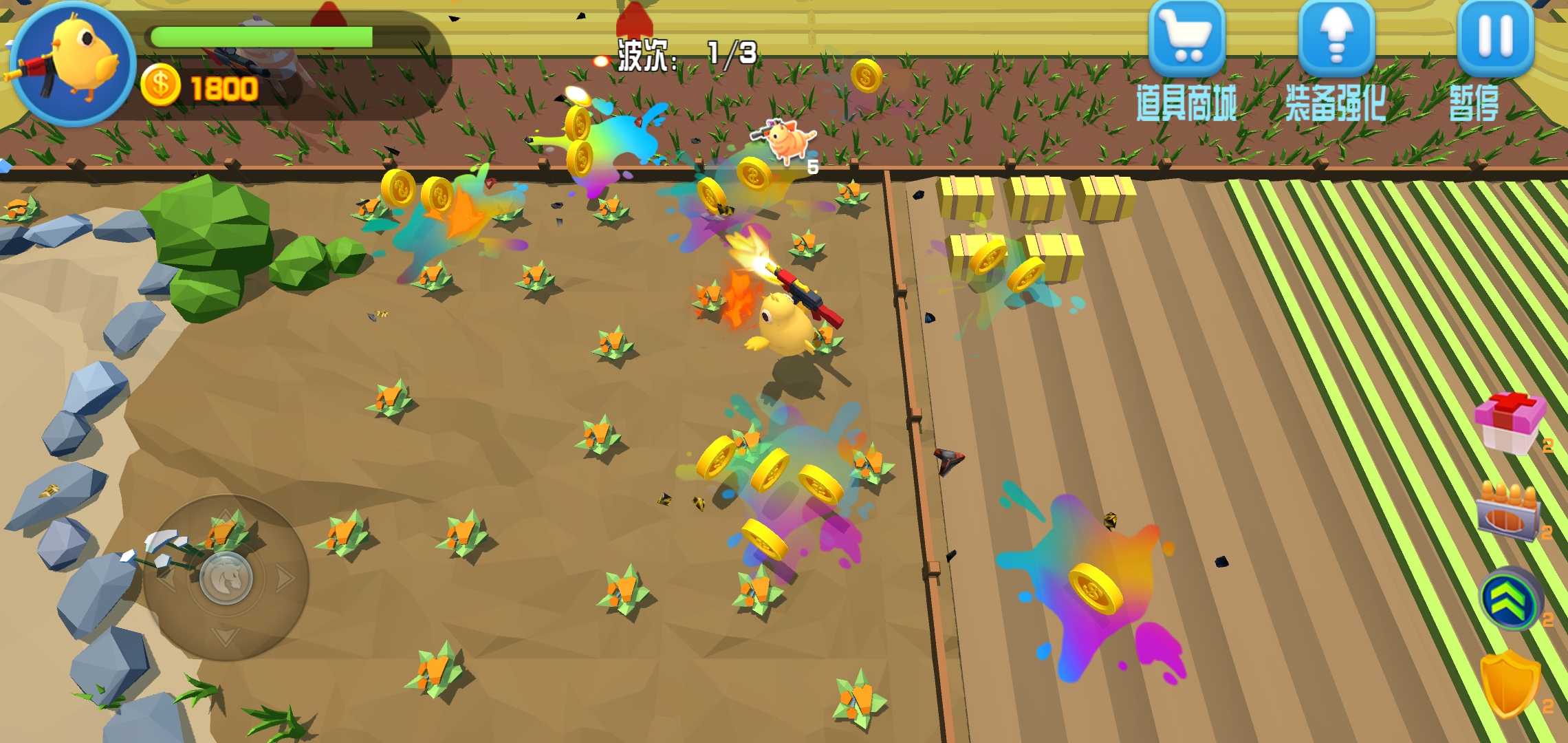Tap the yellow chick player avatar
Image resolution: width=1568 pixels, height=743 pixels.
pyautogui.click(x=72, y=63)
